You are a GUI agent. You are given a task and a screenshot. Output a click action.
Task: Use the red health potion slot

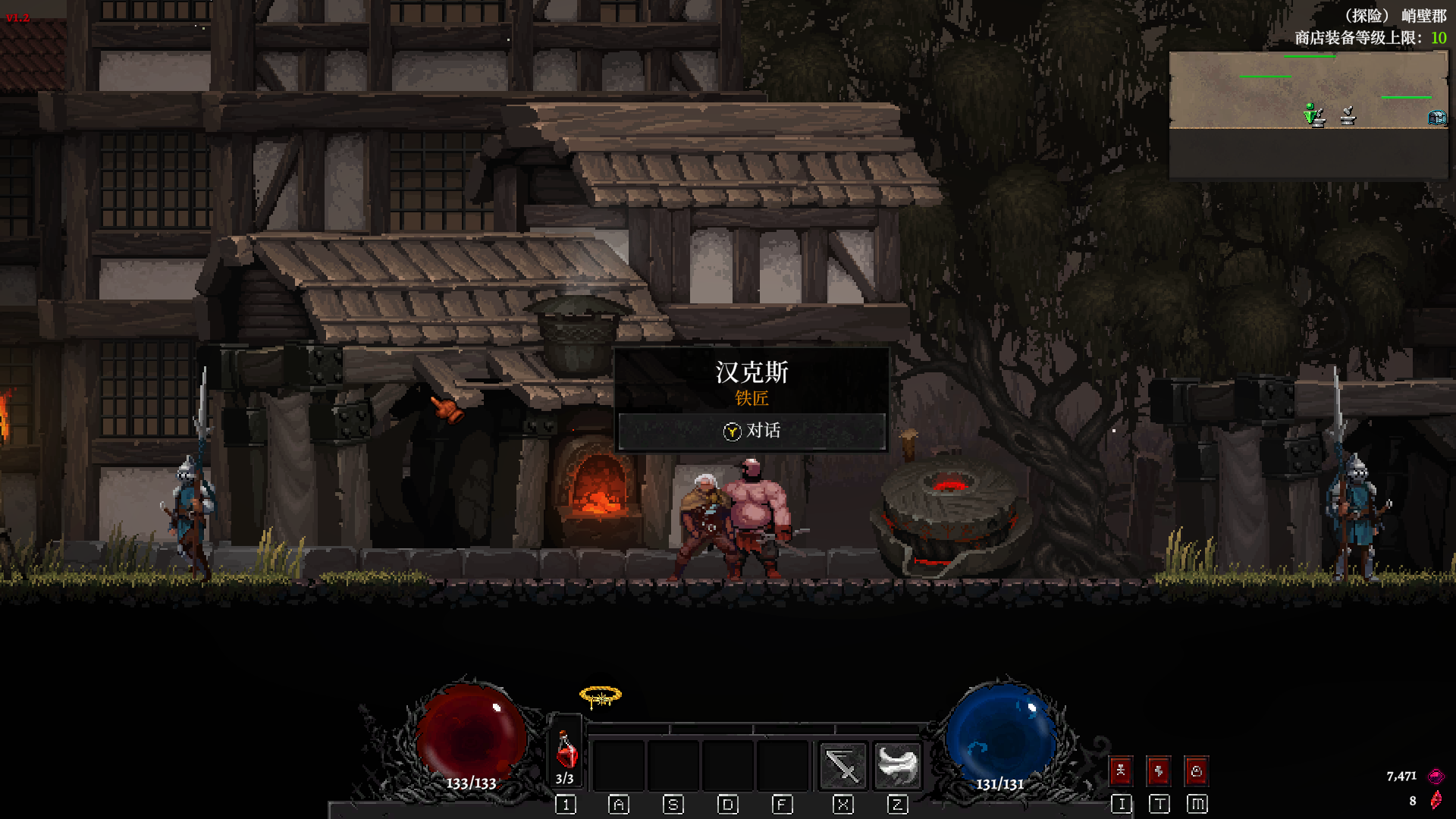pyautogui.click(x=566, y=754)
